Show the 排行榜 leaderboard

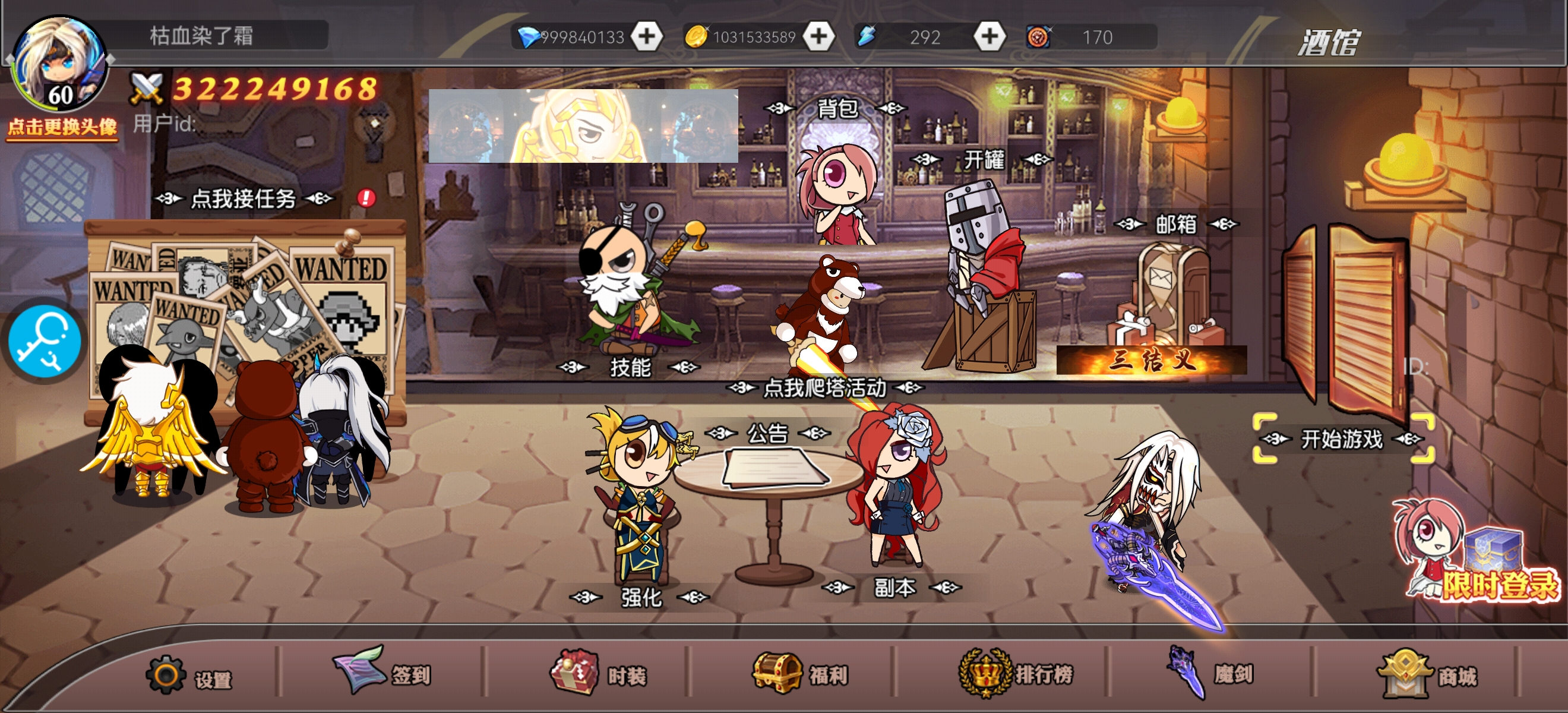[1015, 674]
